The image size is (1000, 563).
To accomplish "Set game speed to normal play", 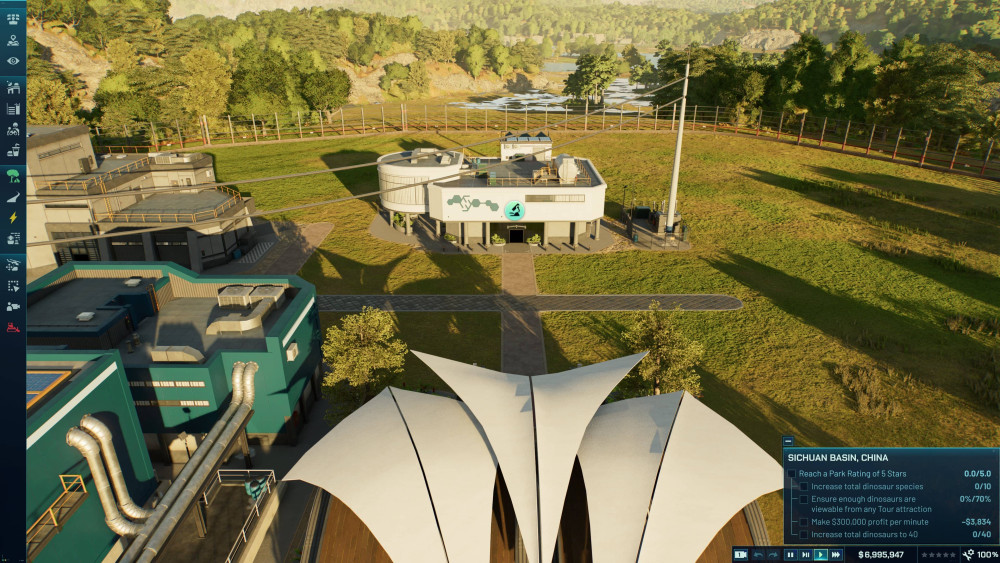I will [821, 554].
